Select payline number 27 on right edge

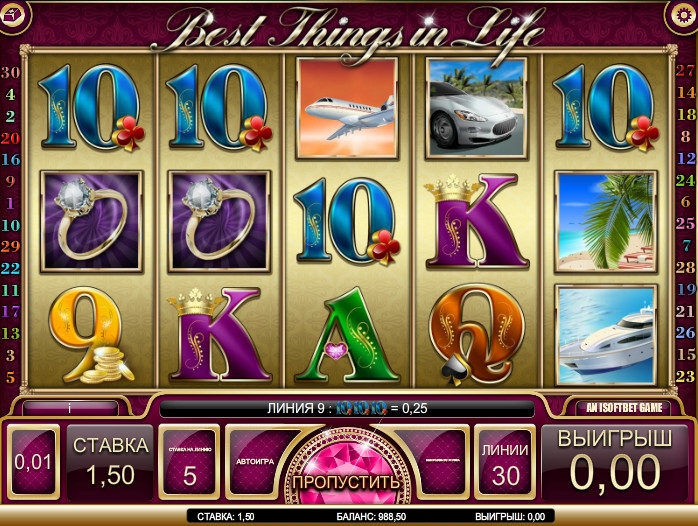pos(686,70)
